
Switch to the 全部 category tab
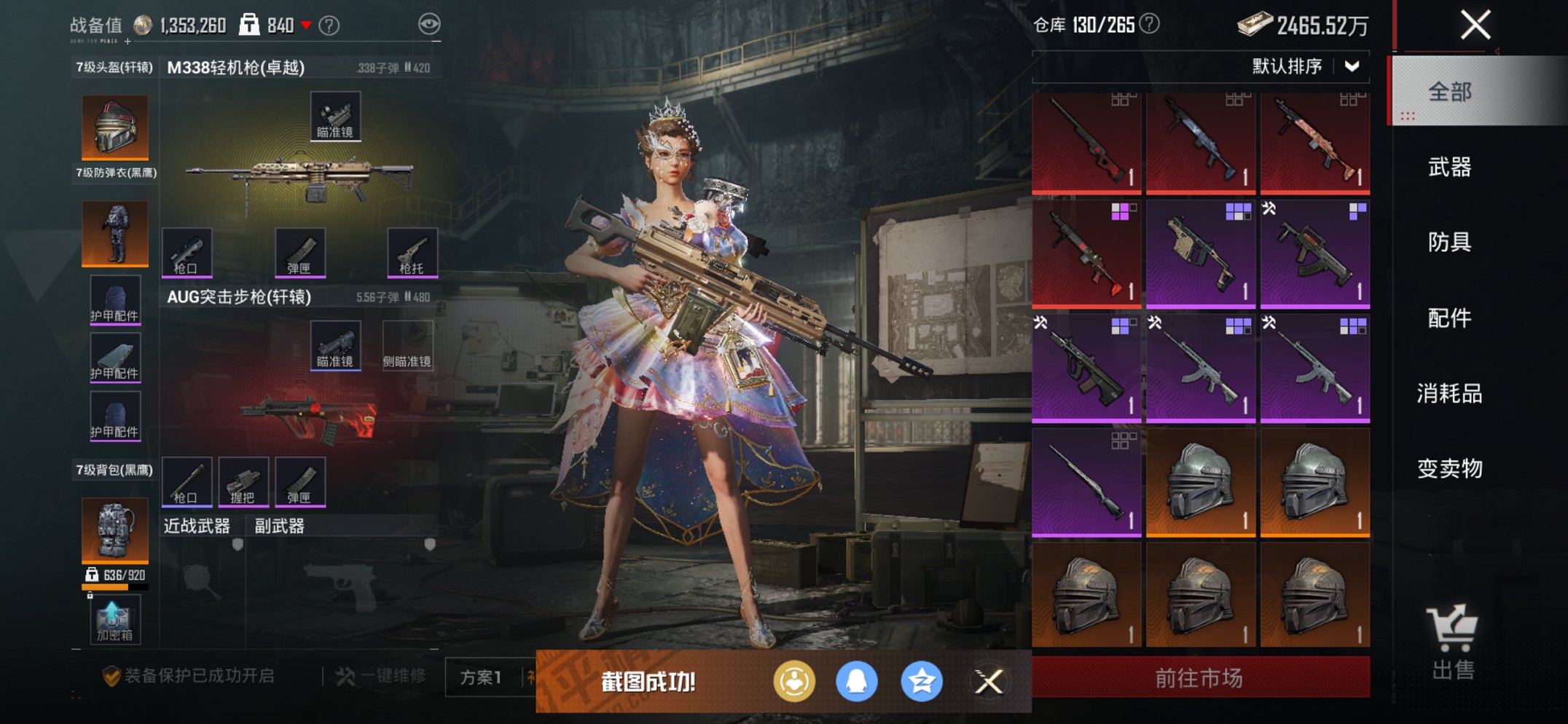tap(1450, 93)
